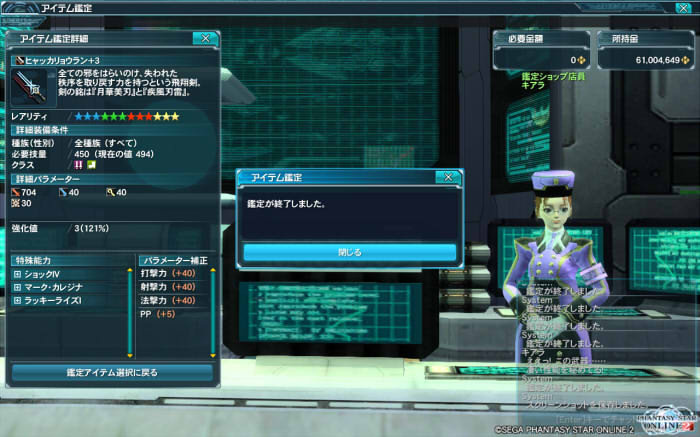Image resolution: width=700 pixels, height=437 pixels.
Task: Select the ヒャッカリョウラン weapon icon
Action: tap(31, 88)
